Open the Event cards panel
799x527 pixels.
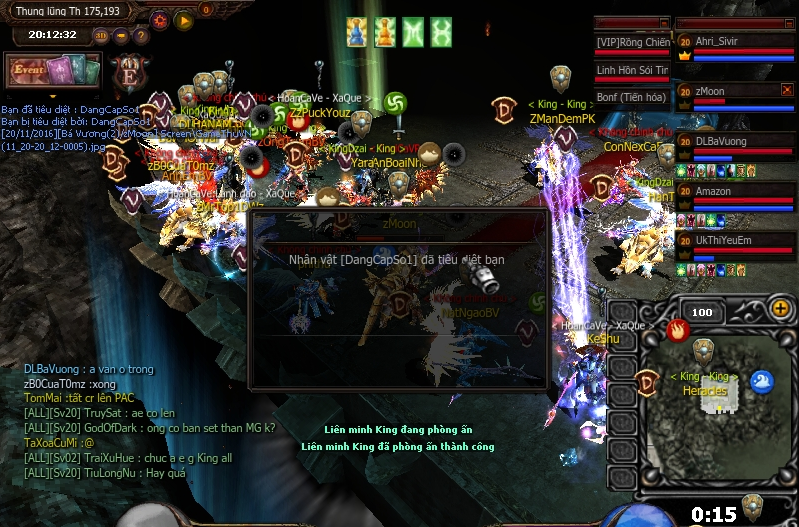pos(53,71)
